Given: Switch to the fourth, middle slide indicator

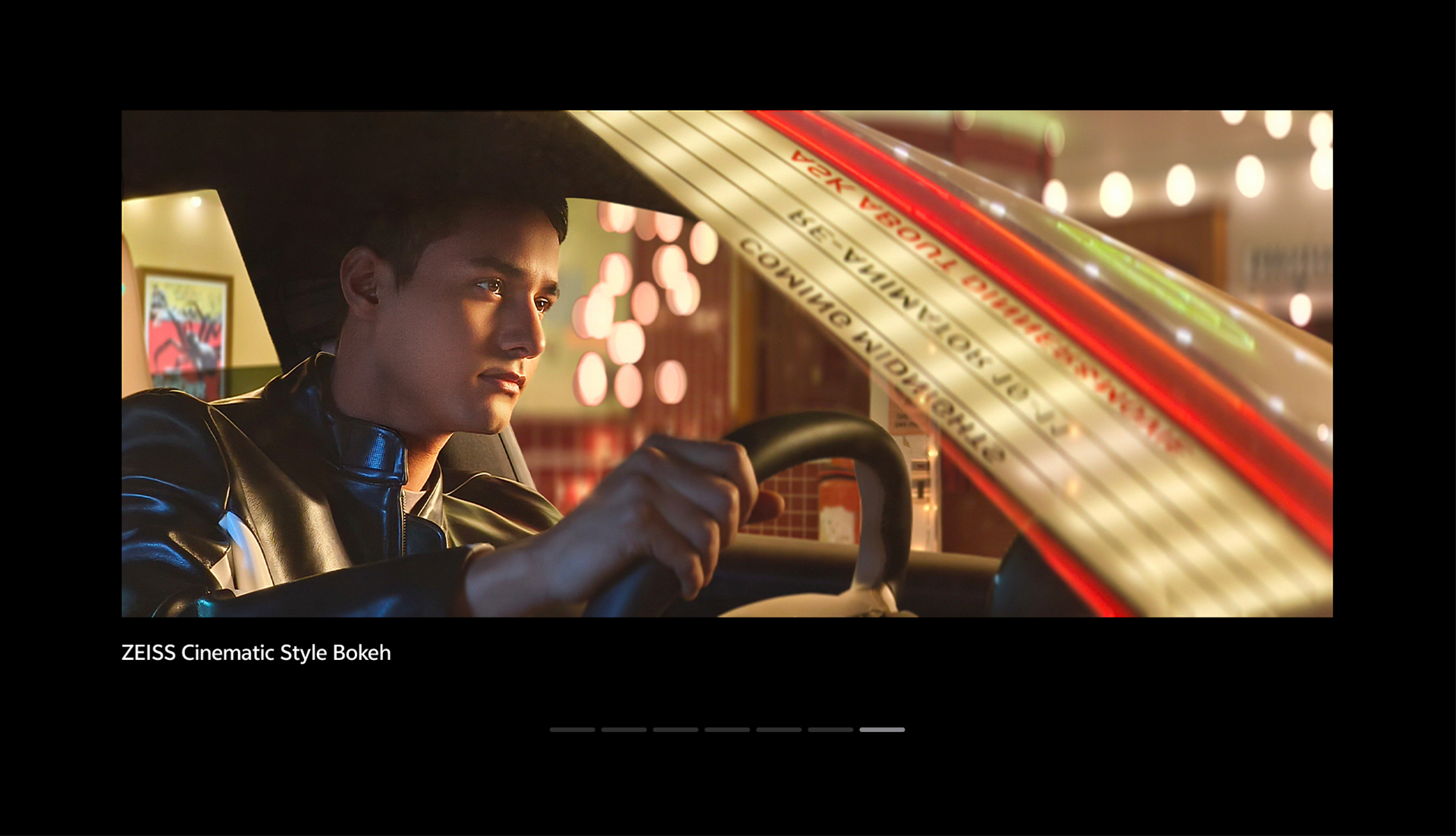Looking at the screenshot, I should 727,730.
